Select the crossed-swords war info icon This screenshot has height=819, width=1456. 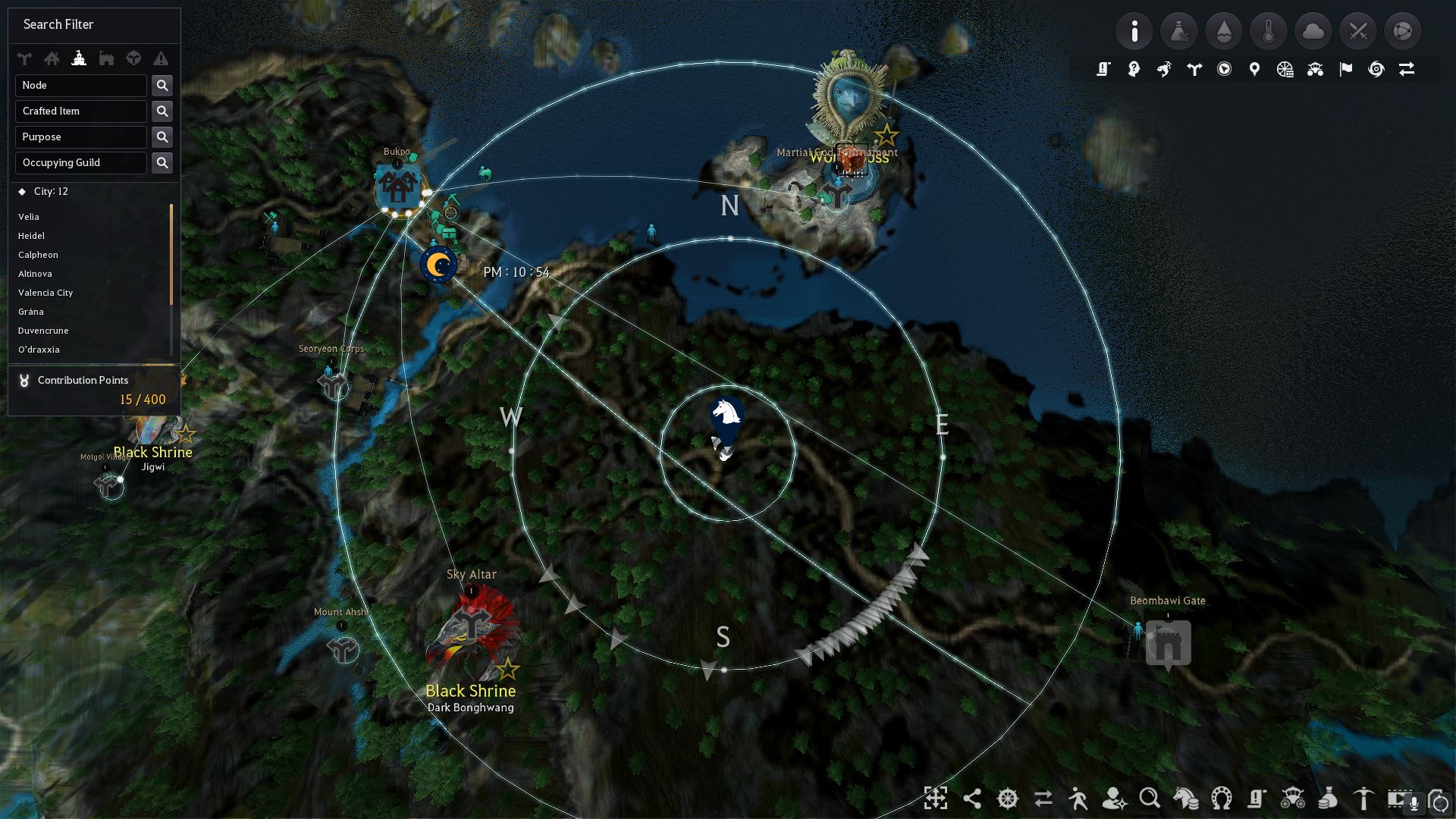click(1358, 31)
